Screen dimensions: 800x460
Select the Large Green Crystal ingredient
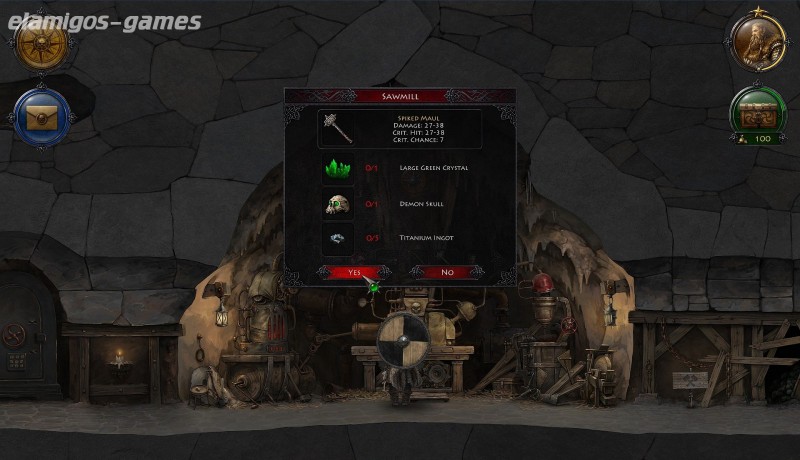pos(337,168)
